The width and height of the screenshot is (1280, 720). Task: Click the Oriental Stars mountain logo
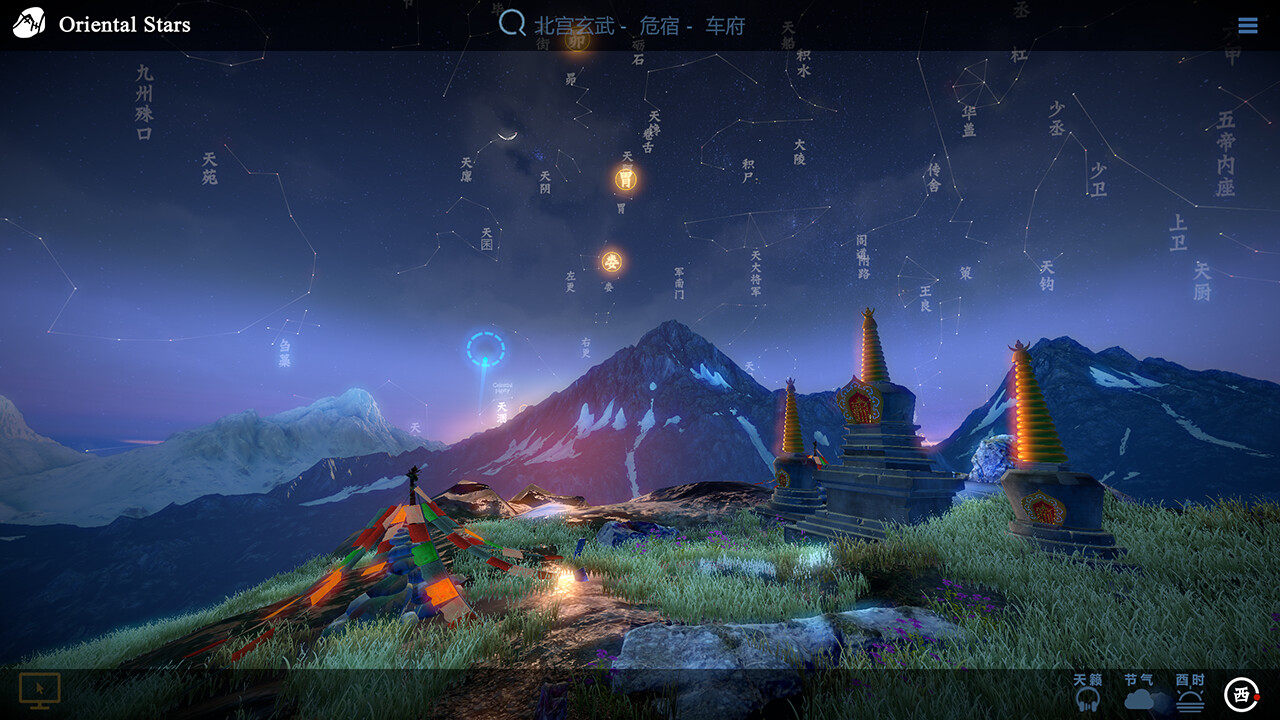pos(28,21)
